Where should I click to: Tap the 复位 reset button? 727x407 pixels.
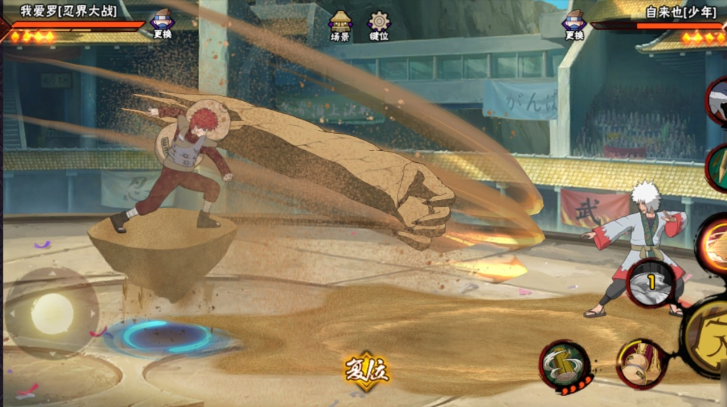click(366, 369)
